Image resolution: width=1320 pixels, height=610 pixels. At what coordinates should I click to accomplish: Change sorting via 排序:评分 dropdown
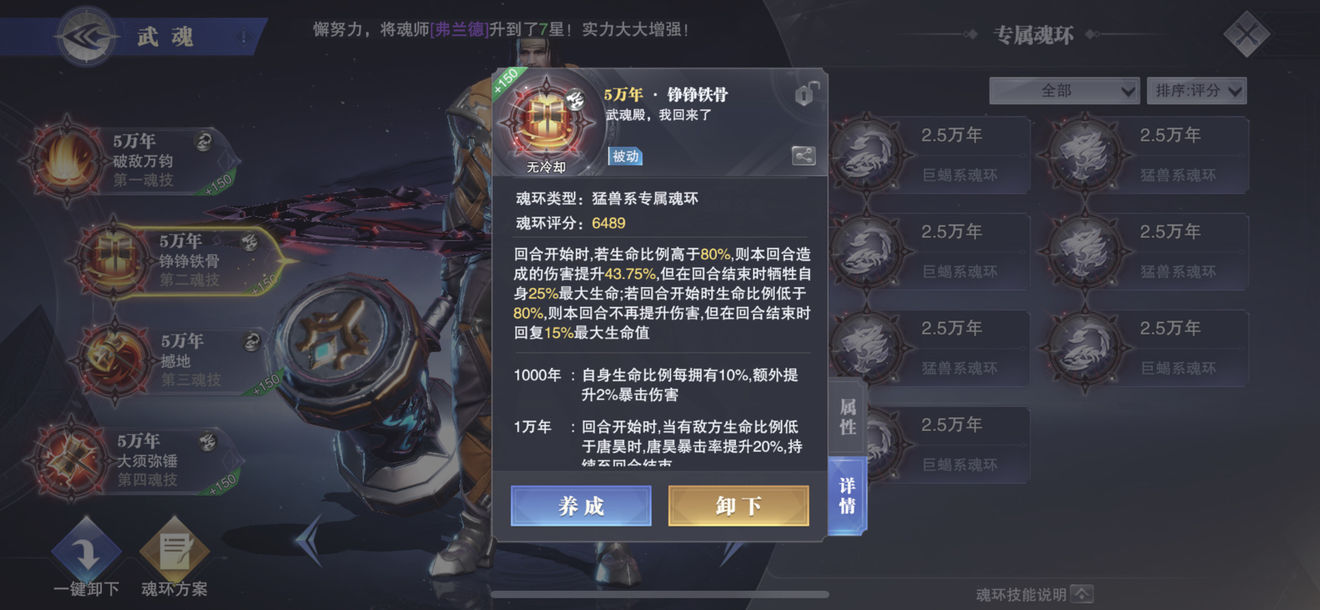pyautogui.click(x=1196, y=91)
